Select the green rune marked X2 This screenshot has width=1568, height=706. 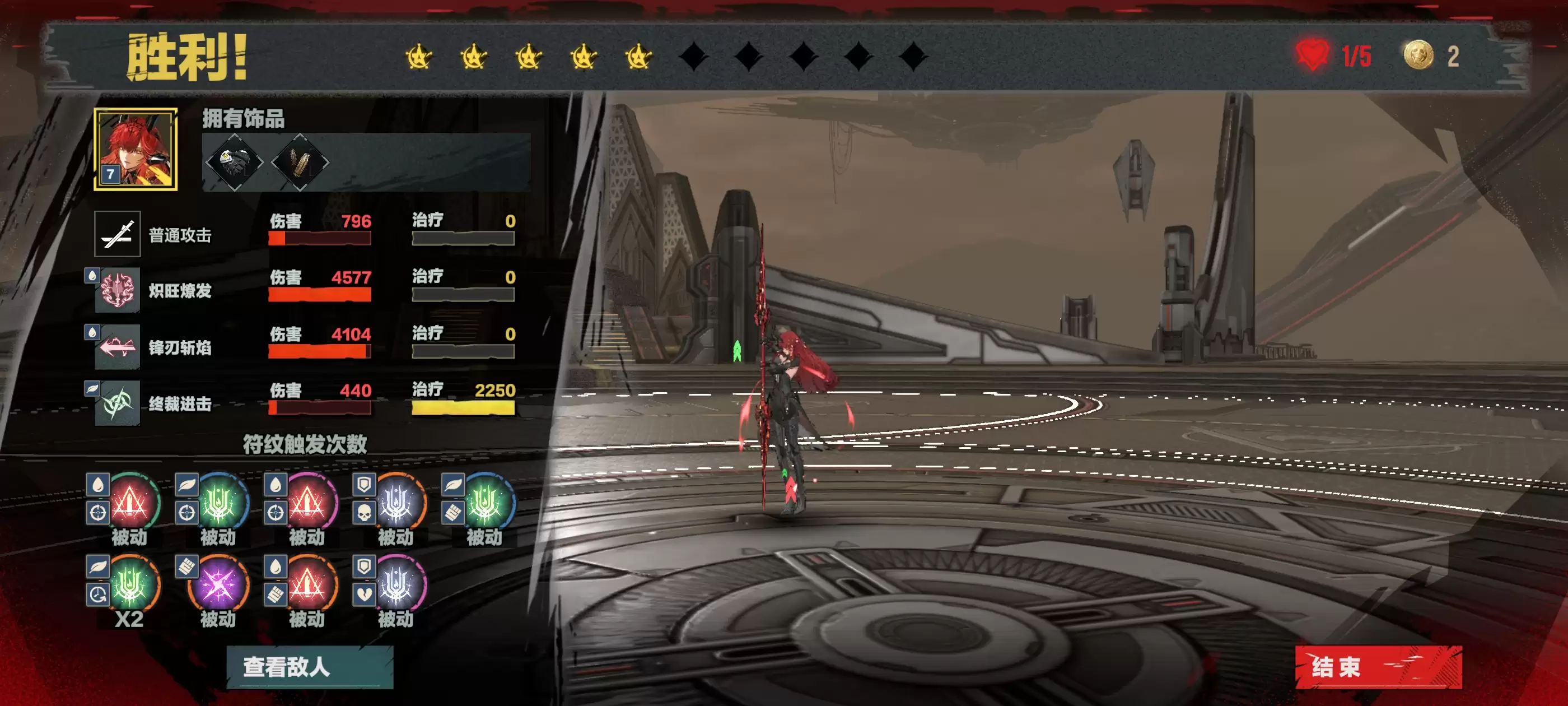[x=129, y=585]
